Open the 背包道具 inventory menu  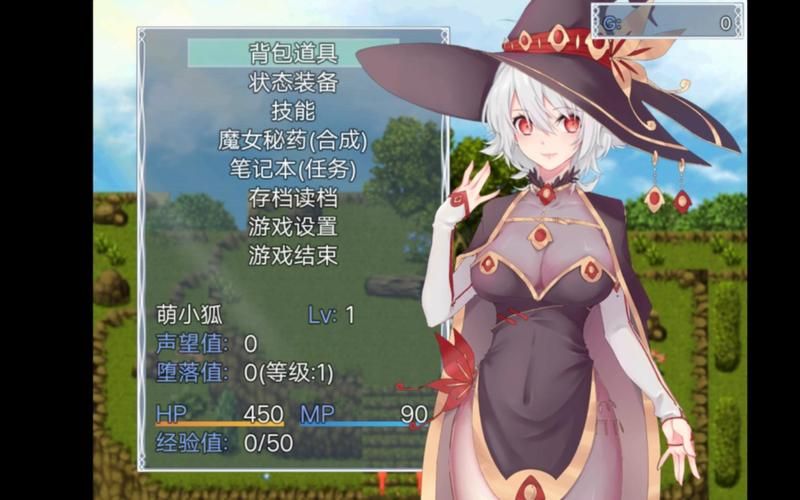[x=293, y=53]
